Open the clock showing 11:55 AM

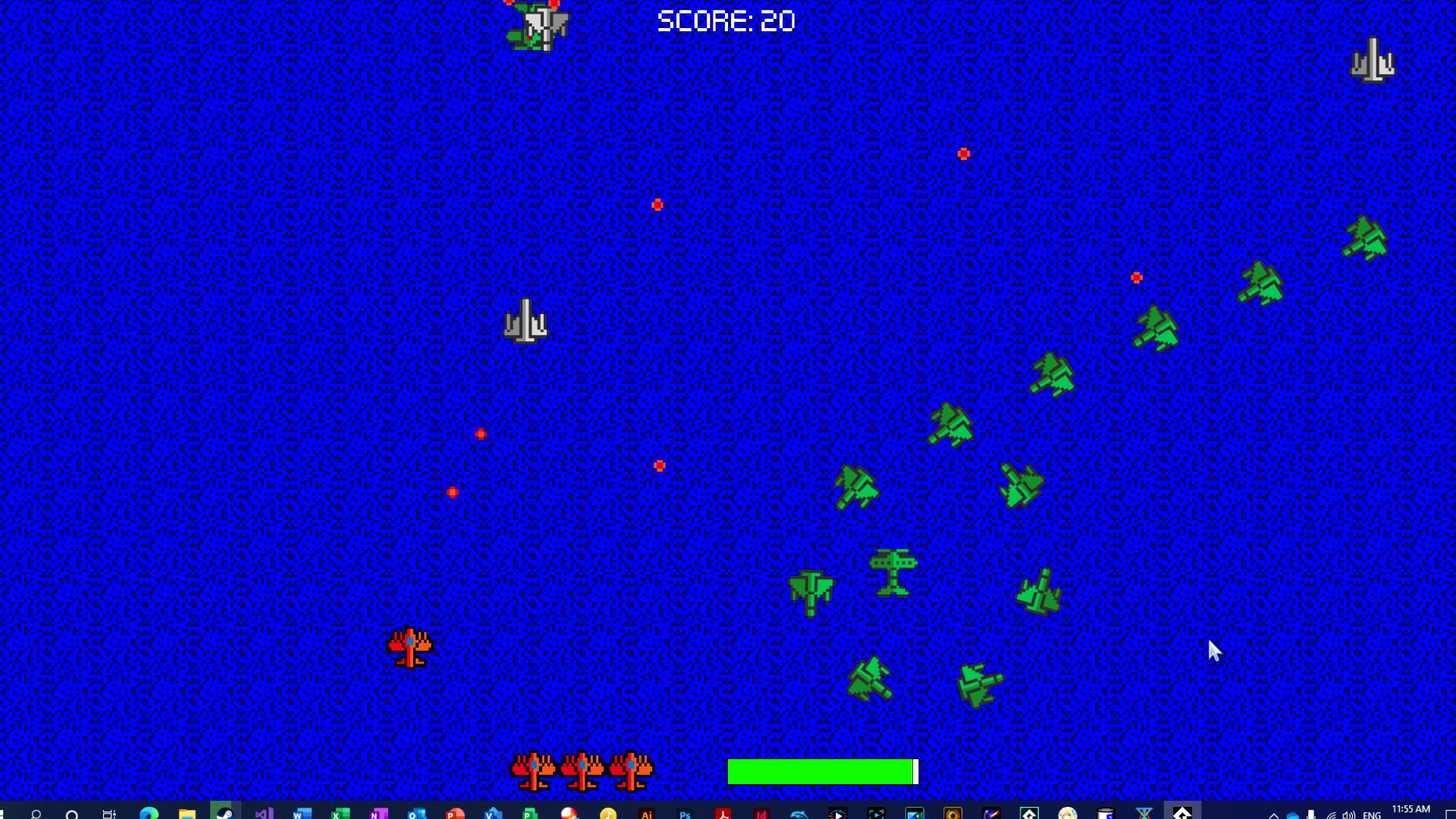click(1410, 808)
